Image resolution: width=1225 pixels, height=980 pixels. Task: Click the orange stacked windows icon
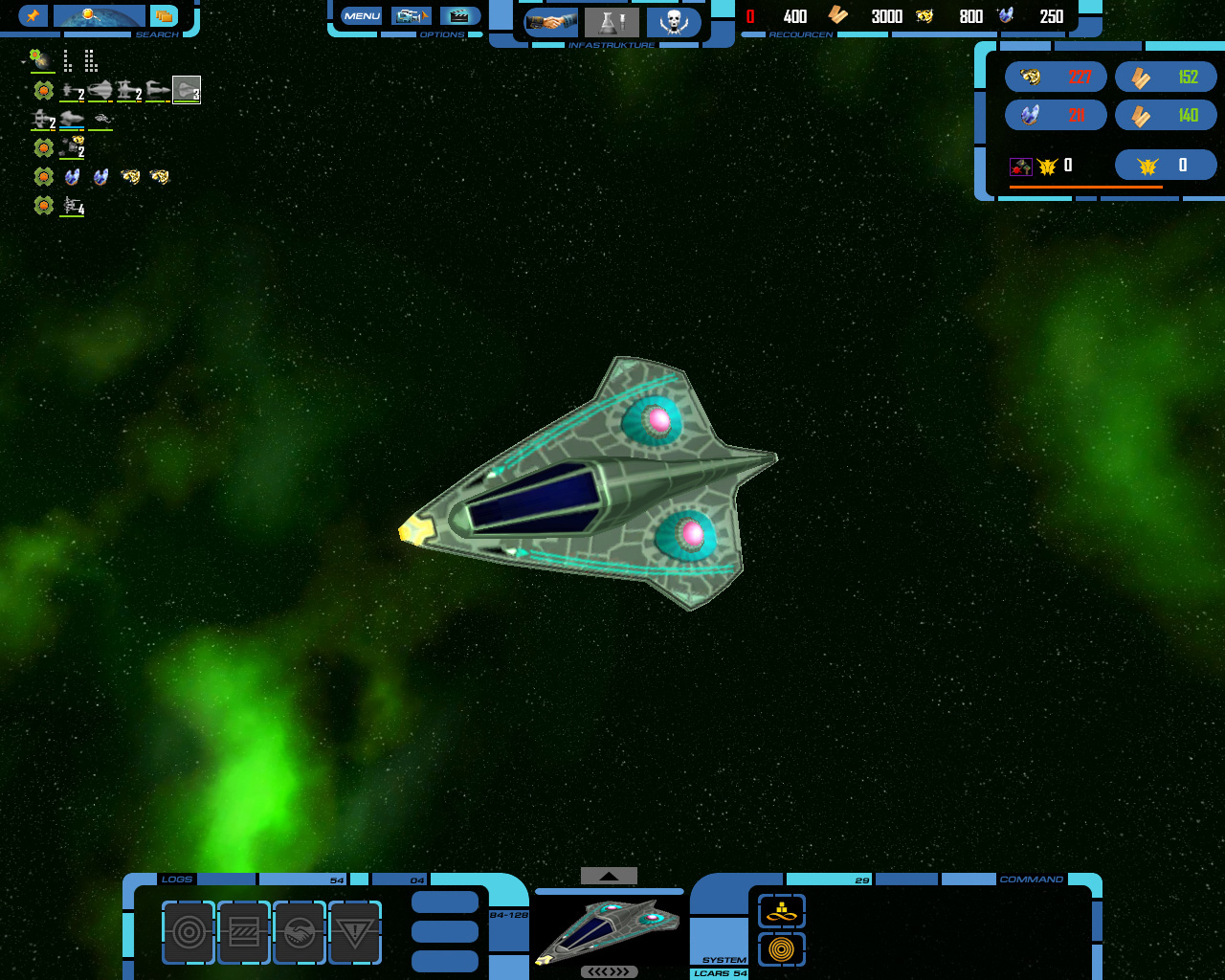point(165,16)
